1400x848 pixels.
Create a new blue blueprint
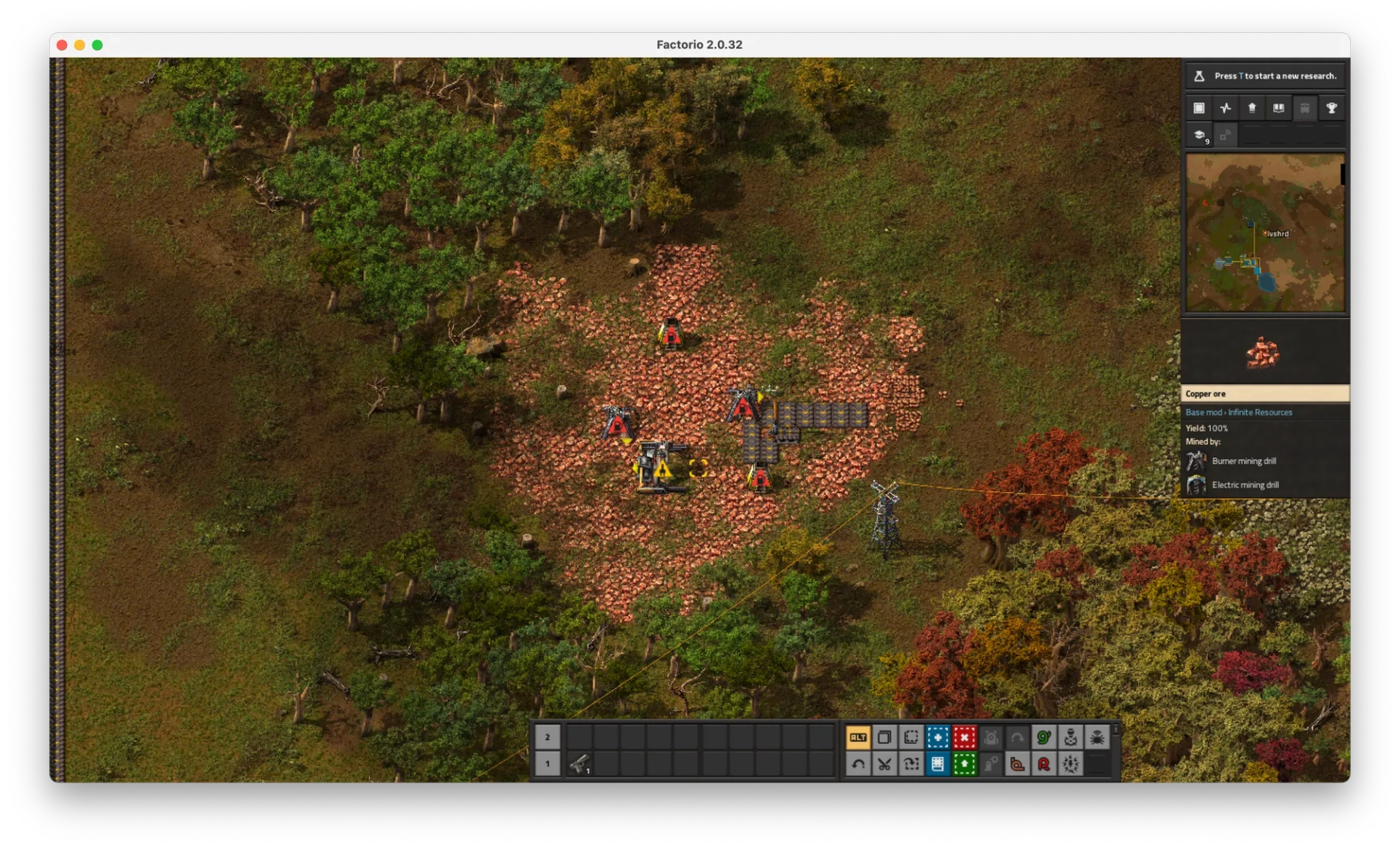point(938,737)
